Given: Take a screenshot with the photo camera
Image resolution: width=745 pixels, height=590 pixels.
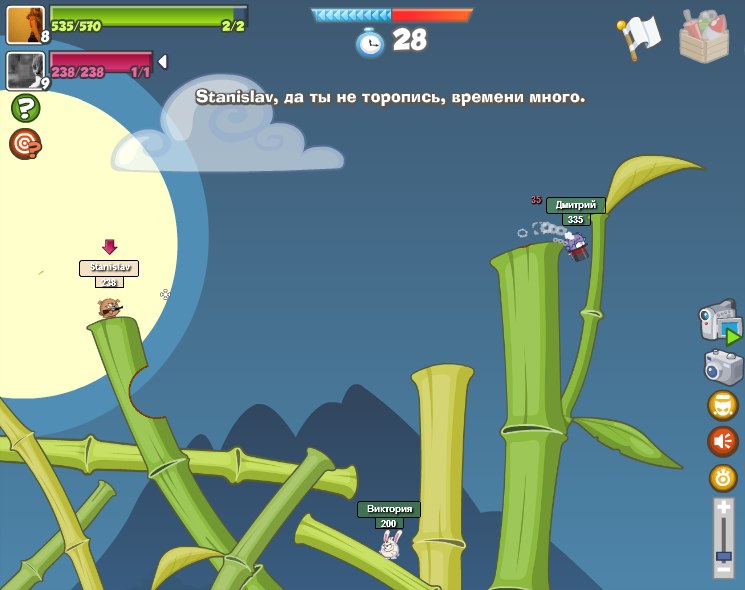Looking at the screenshot, I should (x=722, y=367).
